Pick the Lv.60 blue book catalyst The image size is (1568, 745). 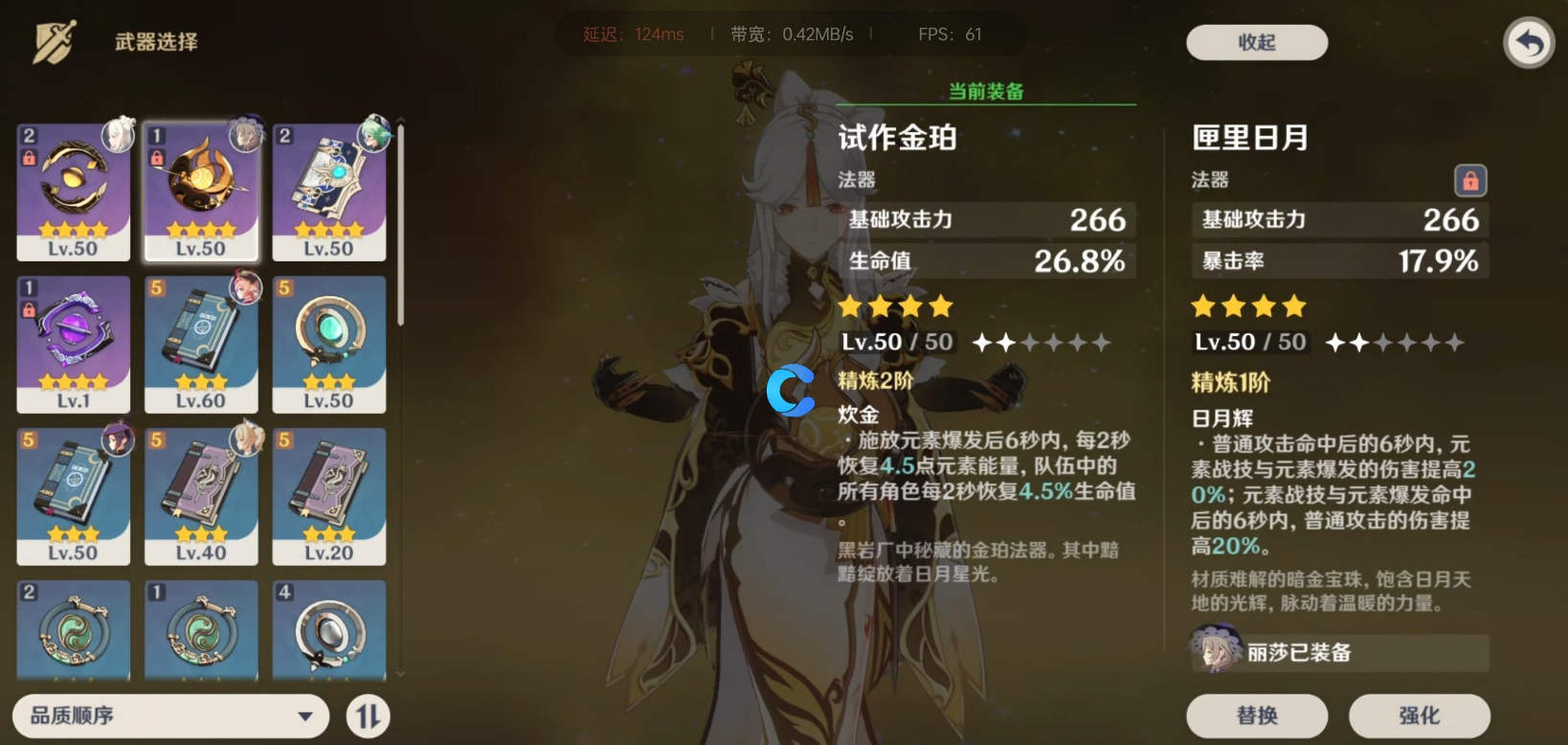coord(201,344)
